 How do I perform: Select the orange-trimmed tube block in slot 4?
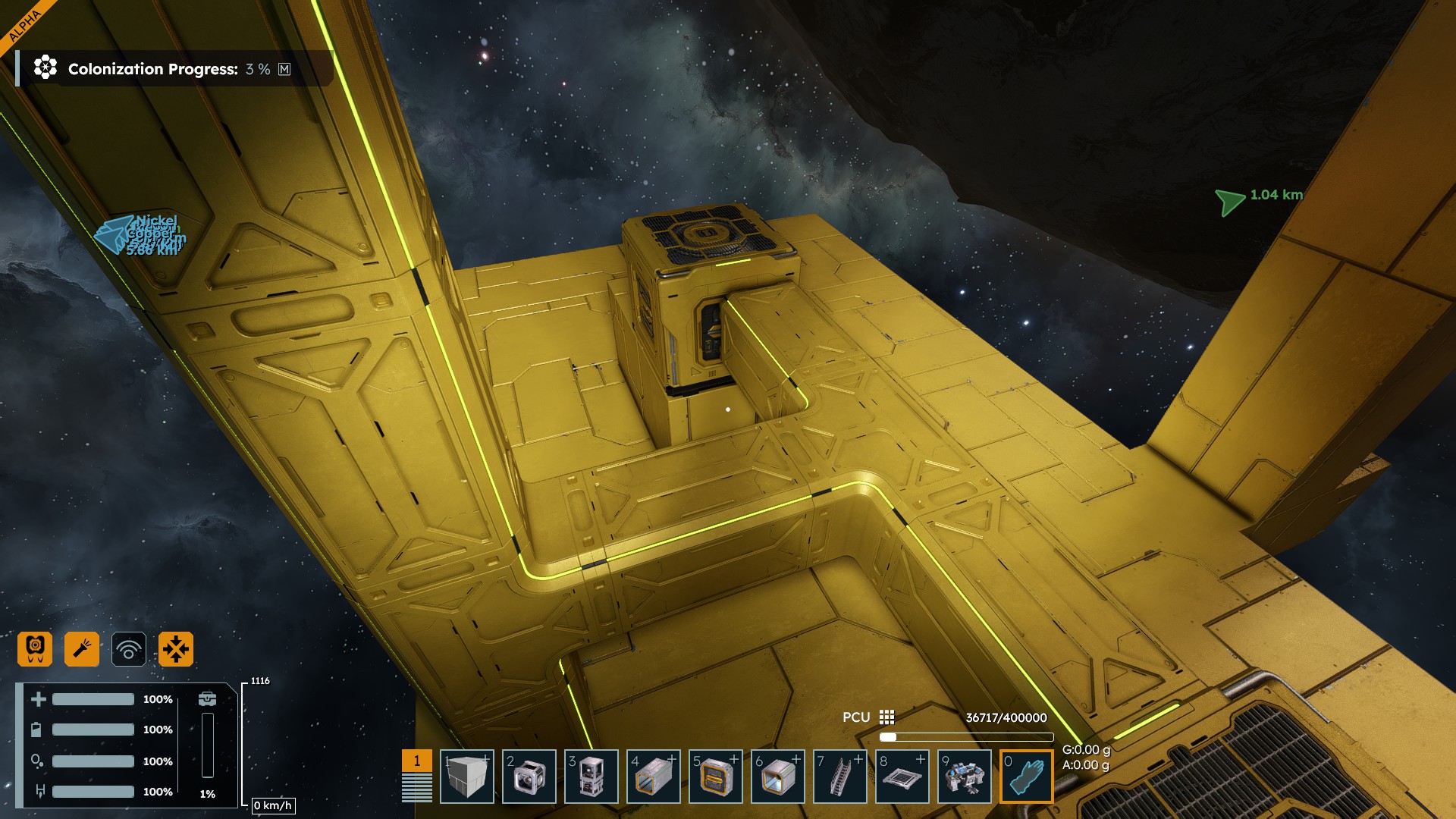click(653, 777)
